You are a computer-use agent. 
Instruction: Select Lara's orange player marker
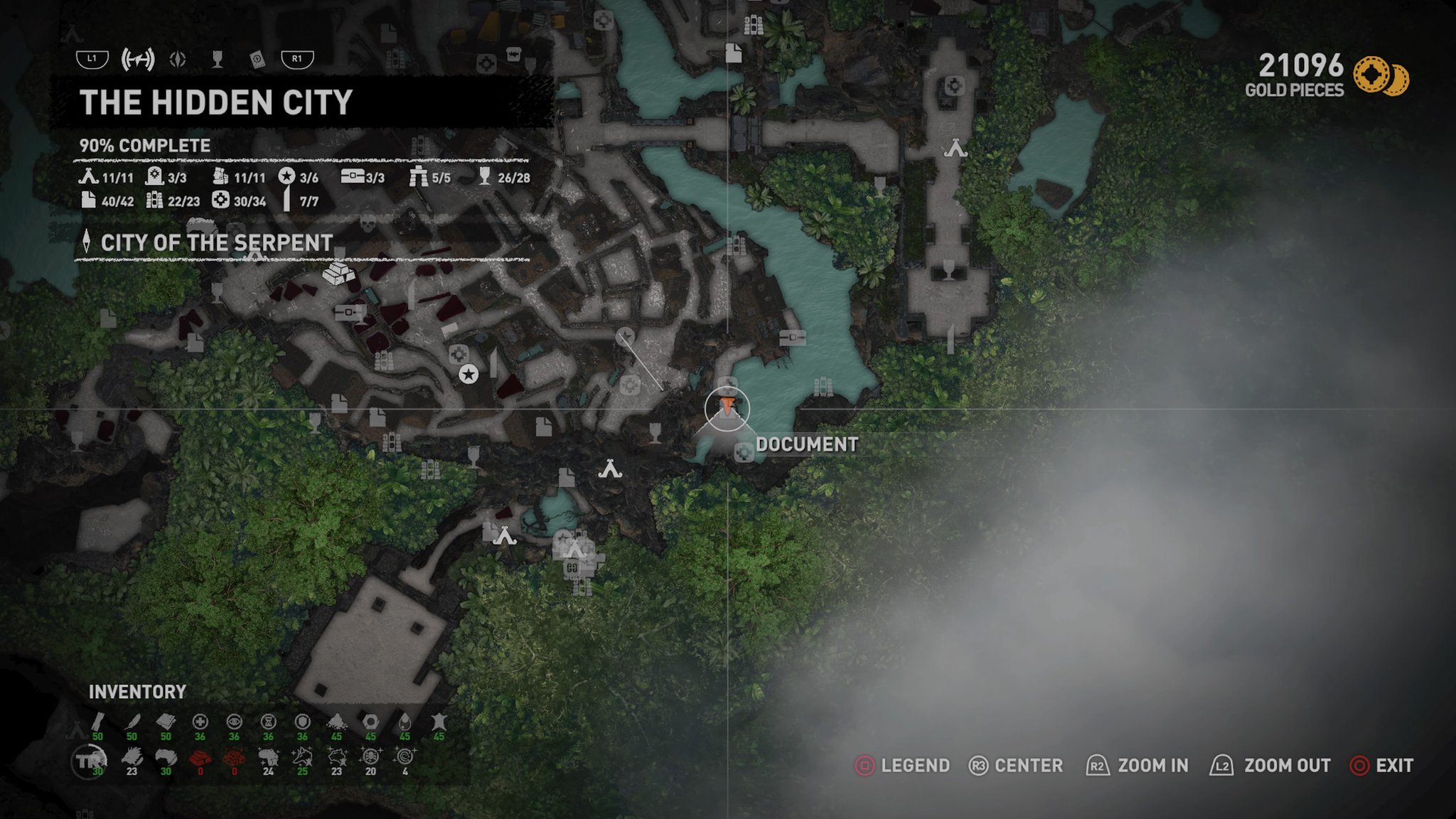[727, 407]
